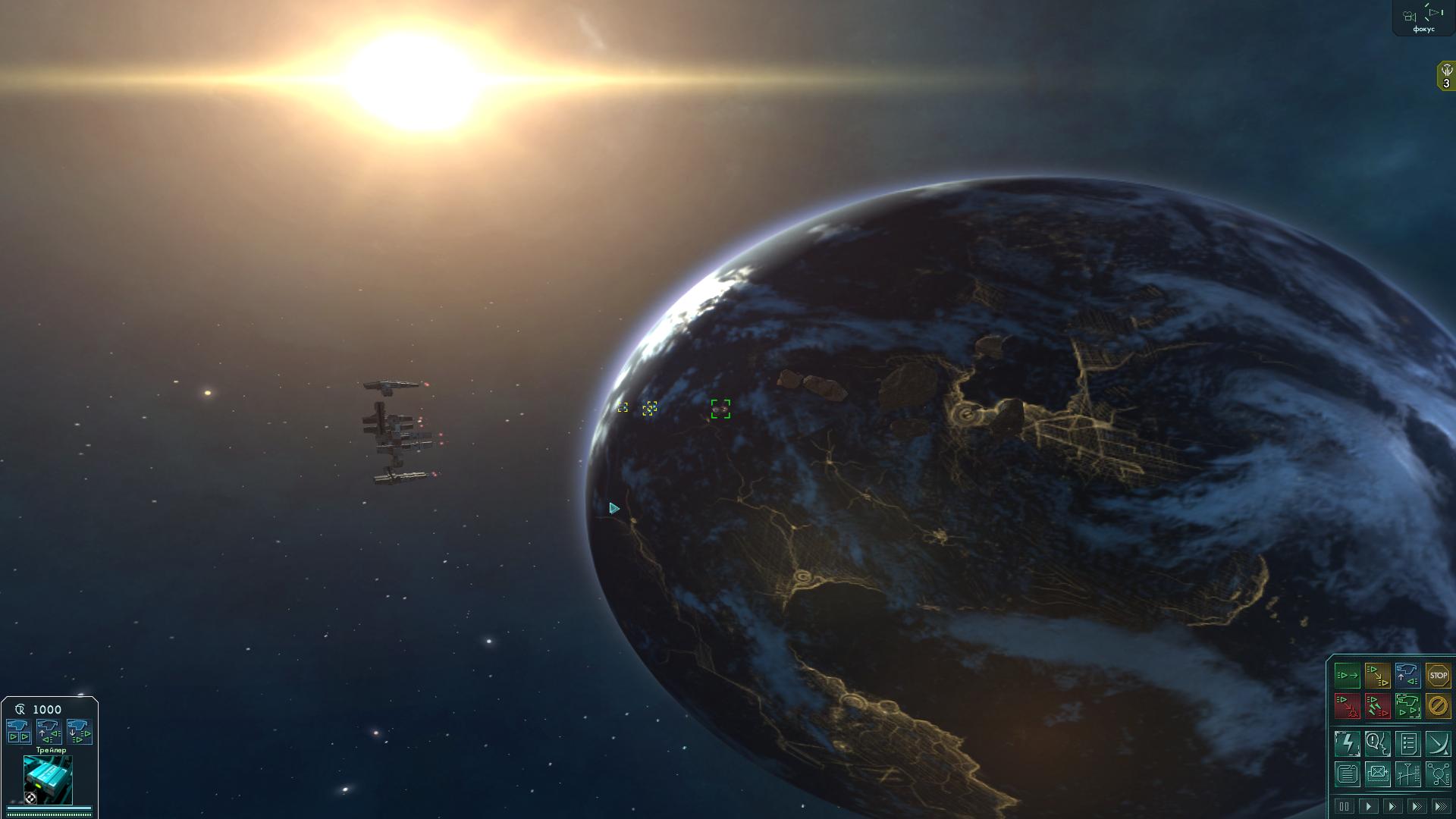The image size is (1456, 819).
Task: Select the green-bracketed ship in space
Action: 720,409
